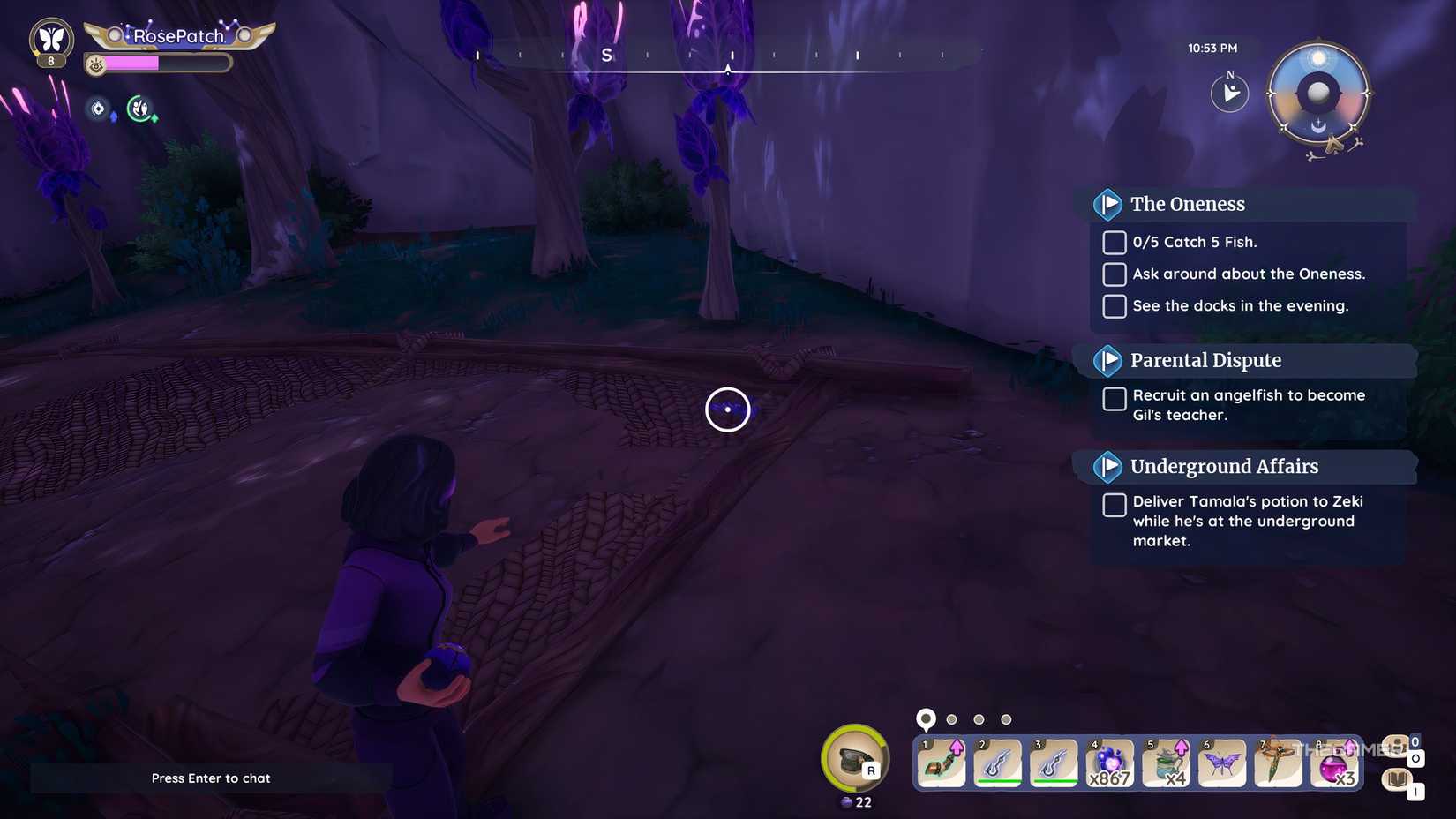
Task: Open chat via the Press Enter to chat prompt
Action: click(x=211, y=778)
